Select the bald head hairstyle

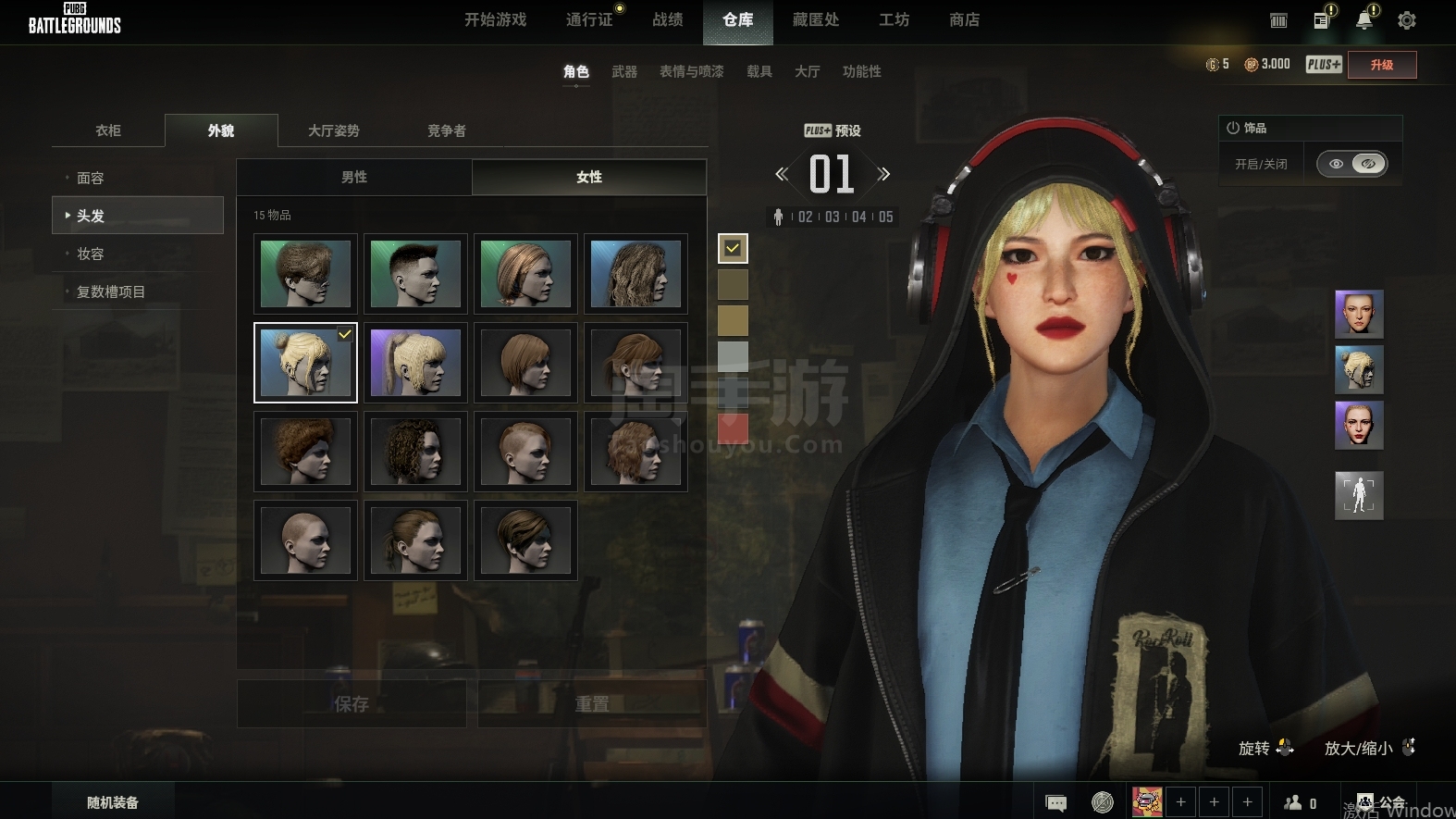[305, 540]
